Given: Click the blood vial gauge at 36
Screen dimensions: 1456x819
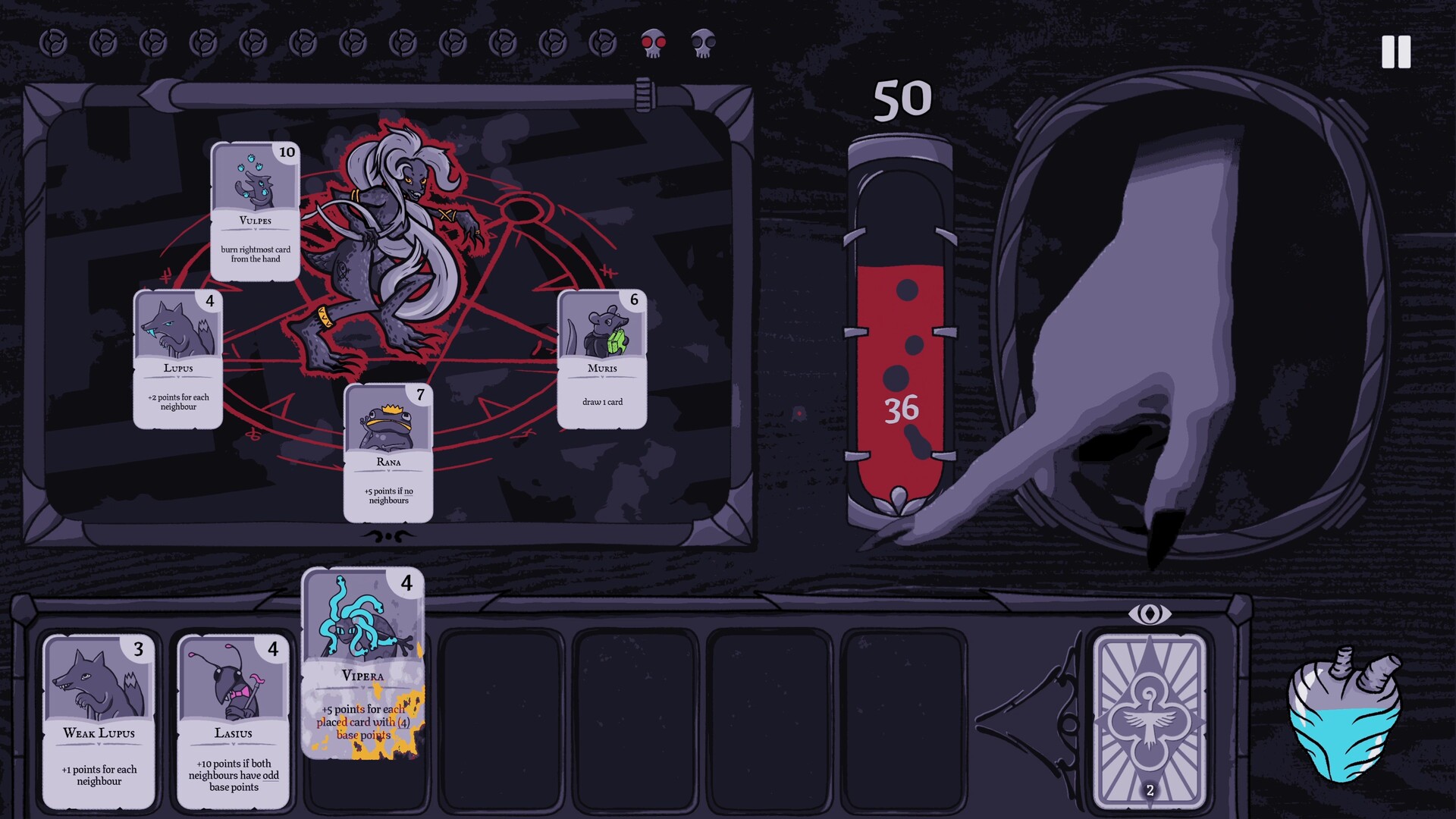Looking at the screenshot, I should (902, 409).
